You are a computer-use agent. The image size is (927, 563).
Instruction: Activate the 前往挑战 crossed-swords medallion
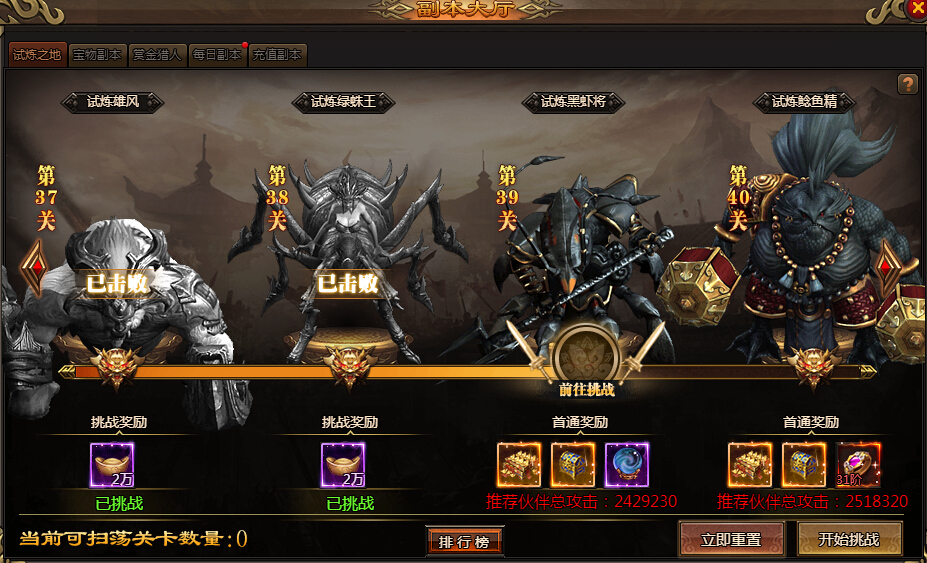(x=586, y=354)
